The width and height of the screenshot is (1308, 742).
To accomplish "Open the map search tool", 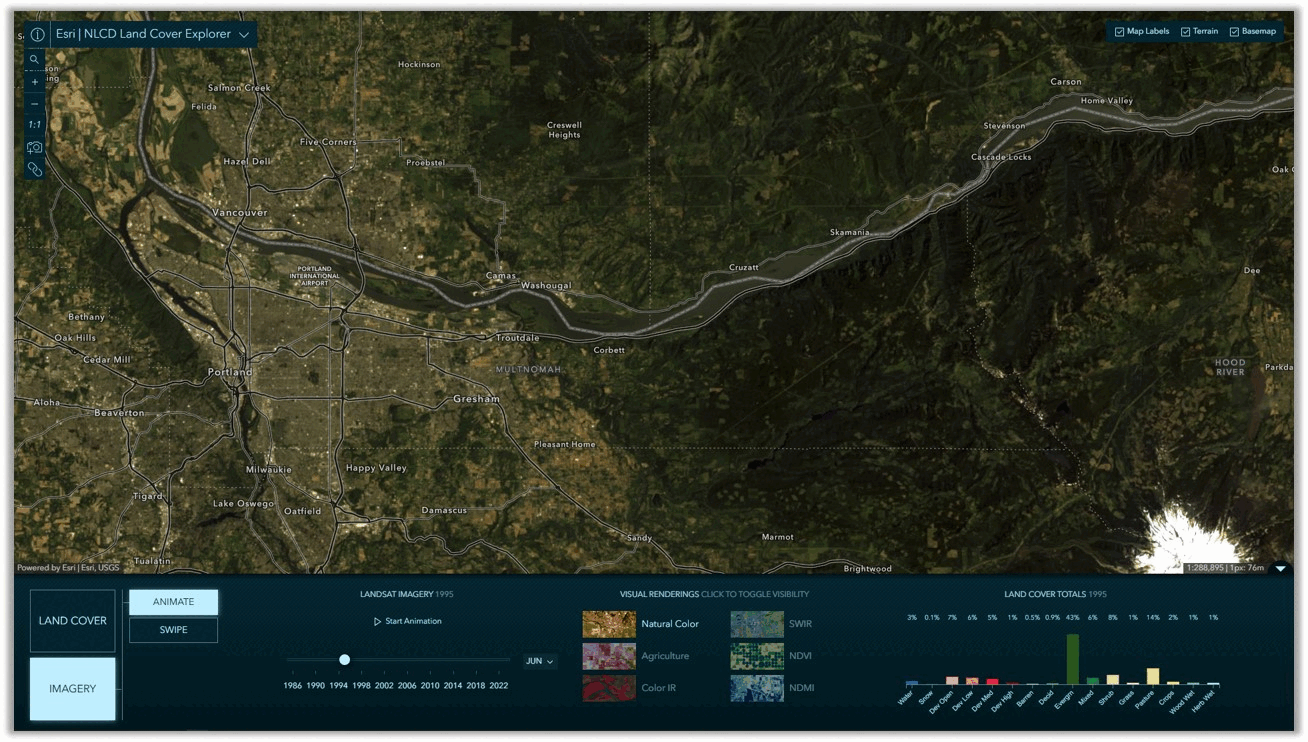I will tap(35, 59).
